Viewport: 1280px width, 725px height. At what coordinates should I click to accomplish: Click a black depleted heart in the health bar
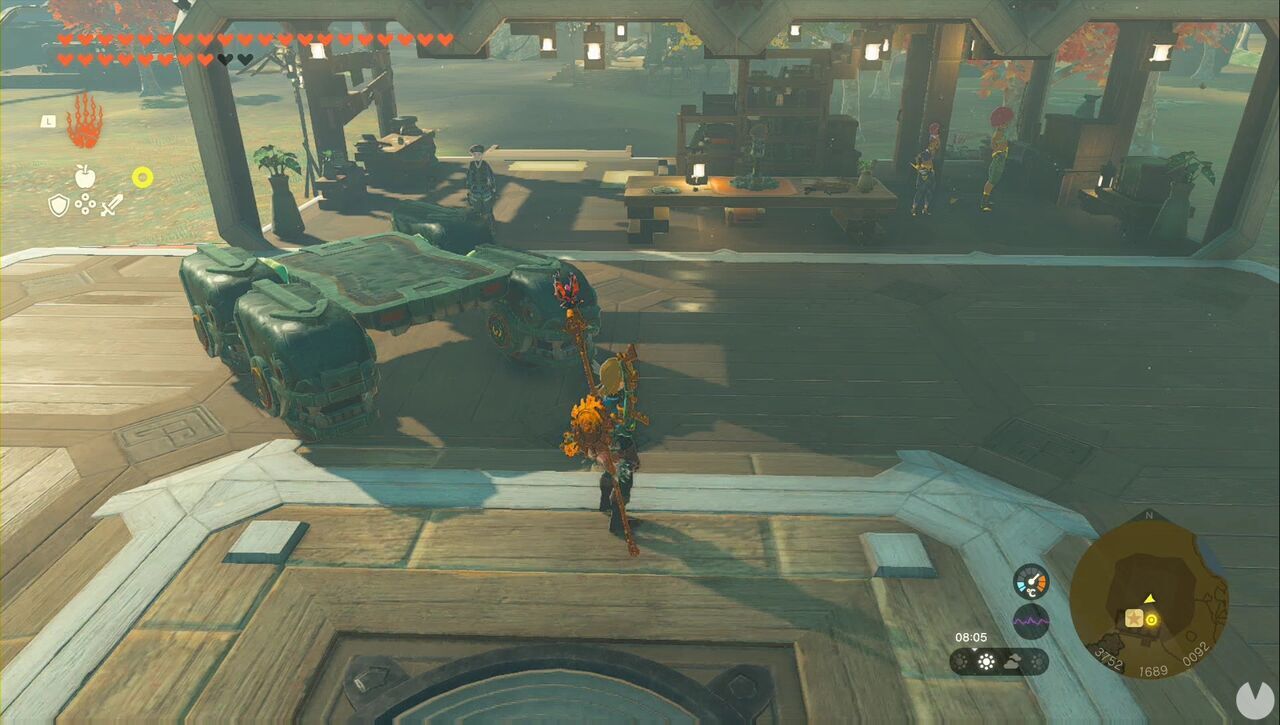click(x=225, y=60)
